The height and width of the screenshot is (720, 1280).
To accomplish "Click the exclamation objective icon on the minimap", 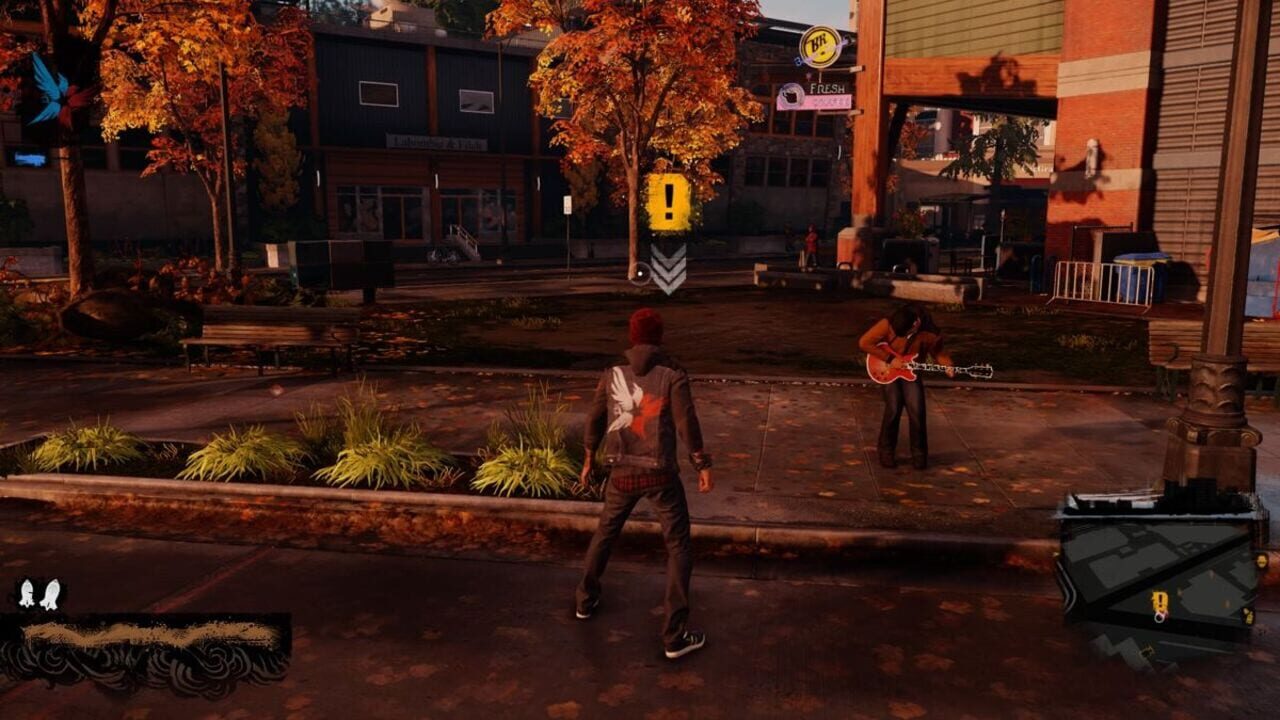I will coord(1159,601).
